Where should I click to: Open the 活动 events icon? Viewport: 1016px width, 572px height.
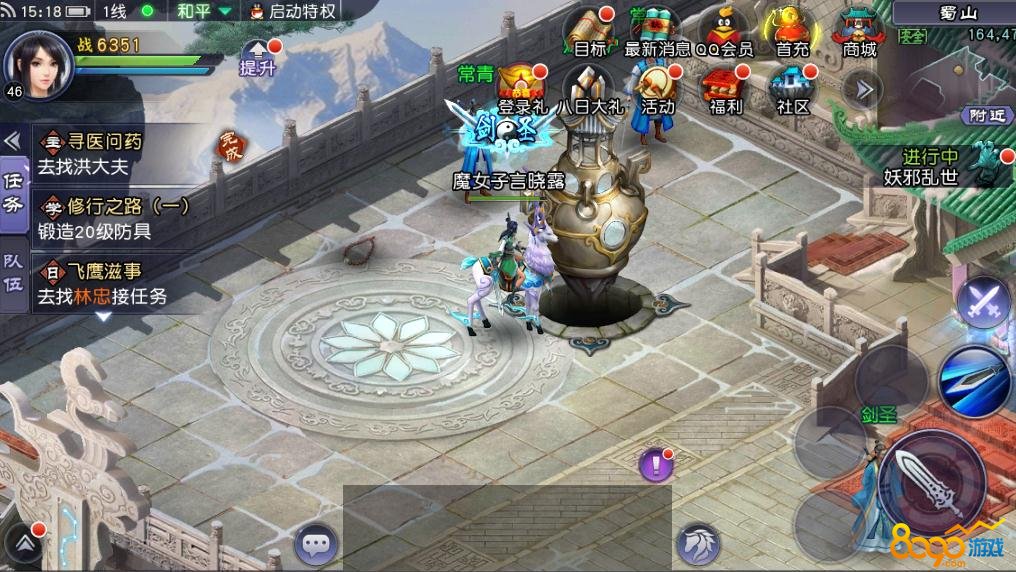(657, 88)
